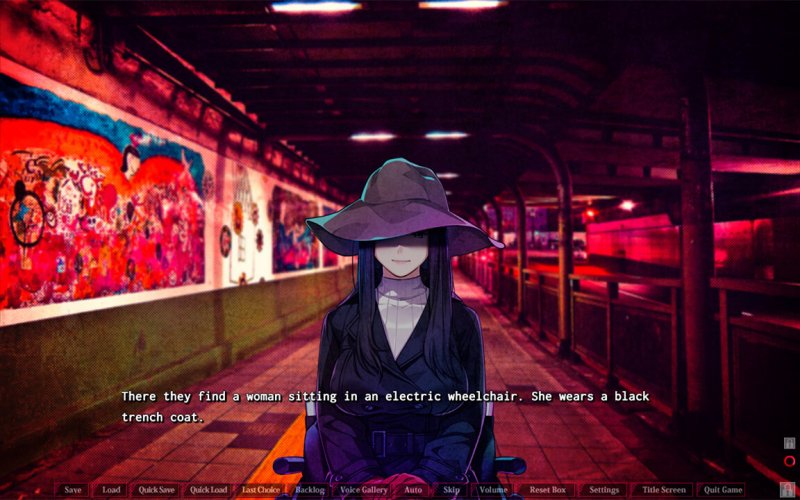Click the red circle icon
Viewport: 800px width, 500px height.
pos(789,461)
